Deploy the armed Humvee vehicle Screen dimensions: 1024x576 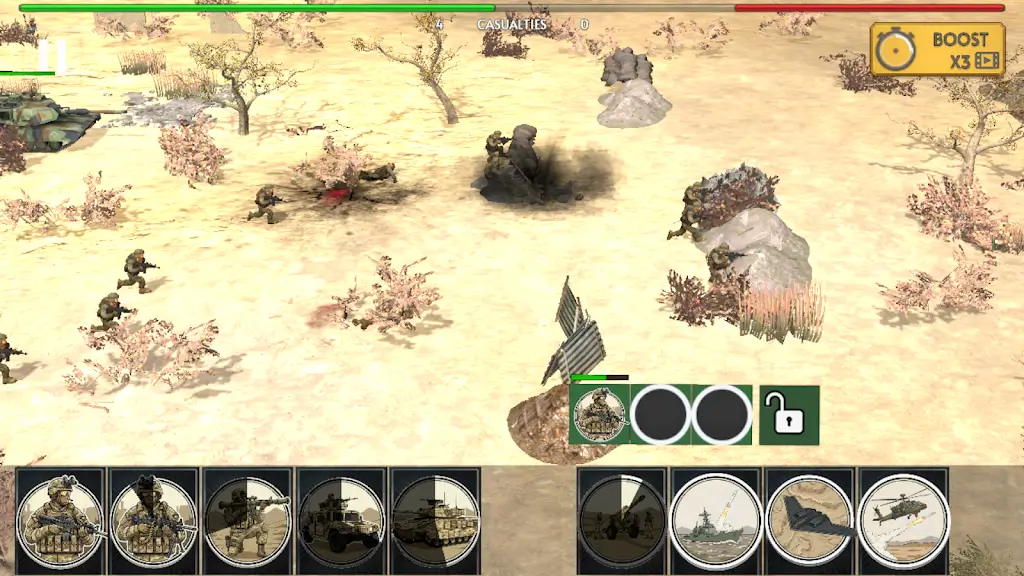click(x=341, y=520)
